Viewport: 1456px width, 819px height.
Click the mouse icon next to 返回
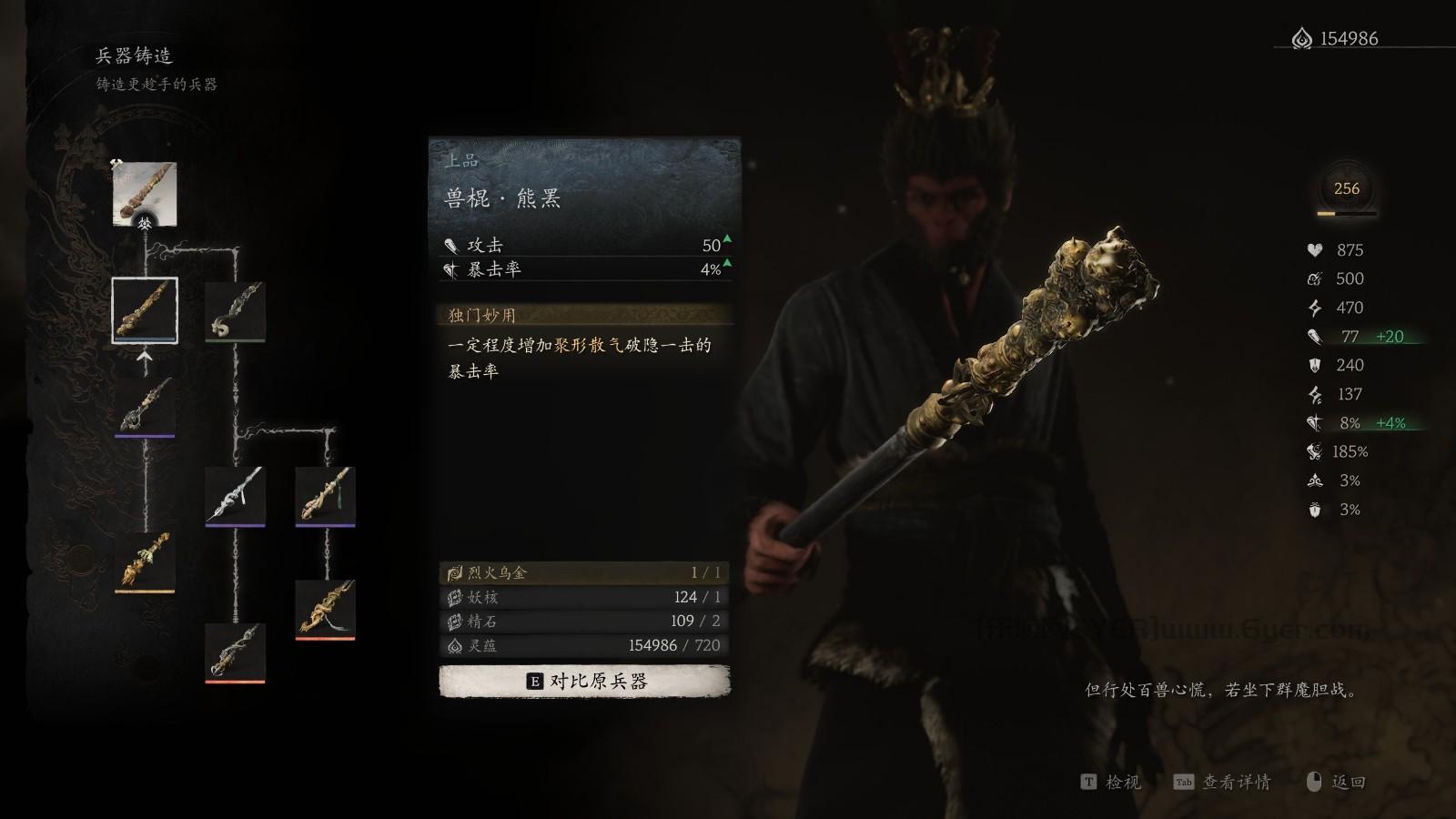click(x=1313, y=781)
